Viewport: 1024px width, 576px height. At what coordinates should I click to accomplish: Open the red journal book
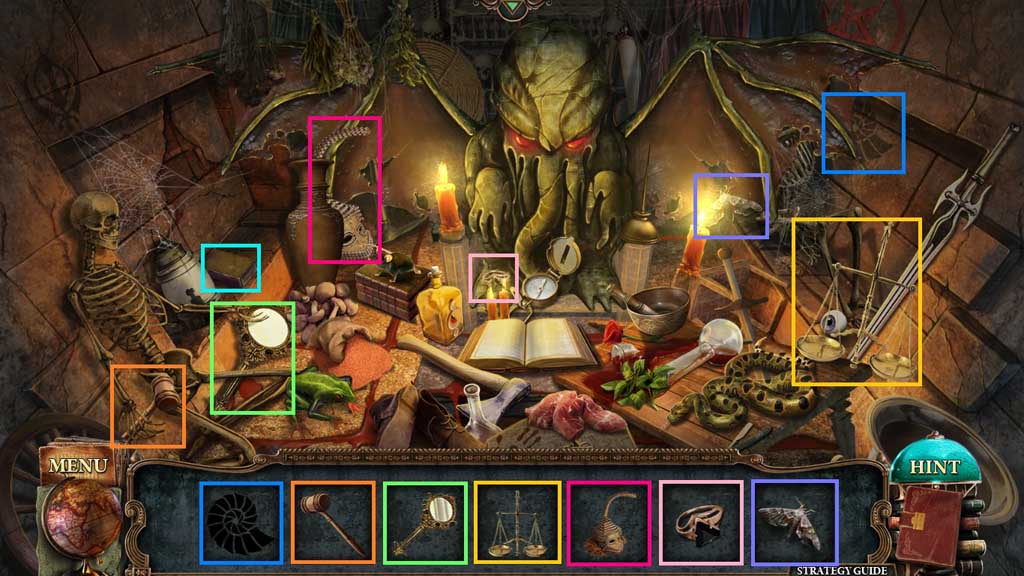pos(926,525)
